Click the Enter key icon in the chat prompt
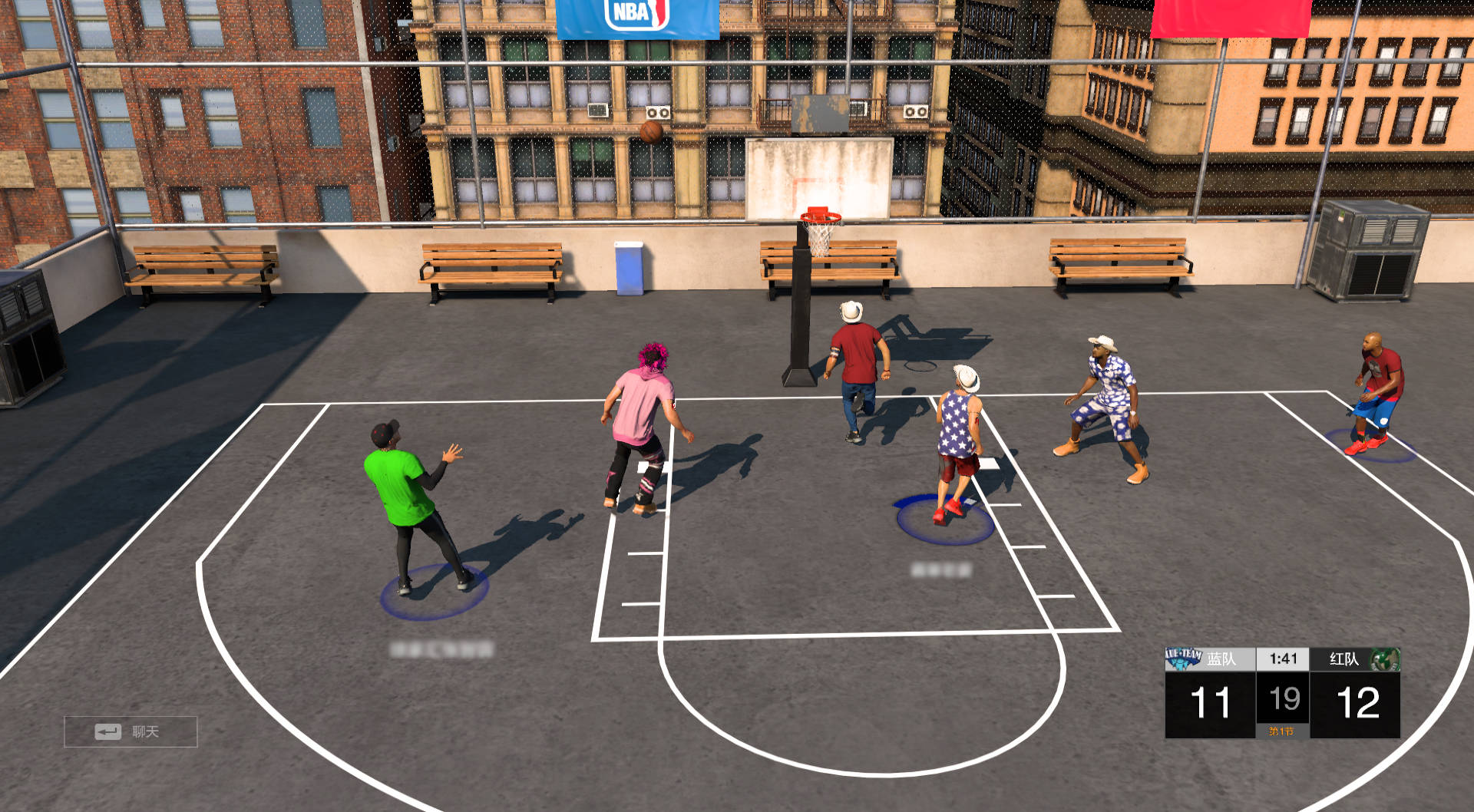 point(107,733)
